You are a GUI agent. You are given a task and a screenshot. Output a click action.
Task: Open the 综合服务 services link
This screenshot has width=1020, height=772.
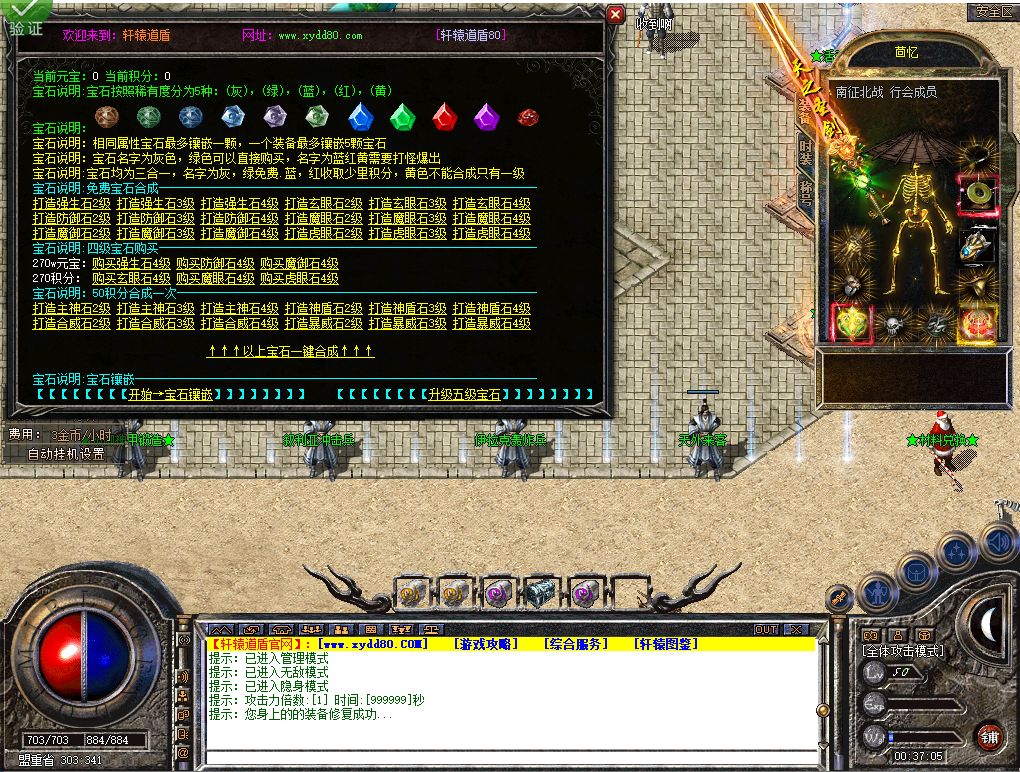tap(575, 644)
